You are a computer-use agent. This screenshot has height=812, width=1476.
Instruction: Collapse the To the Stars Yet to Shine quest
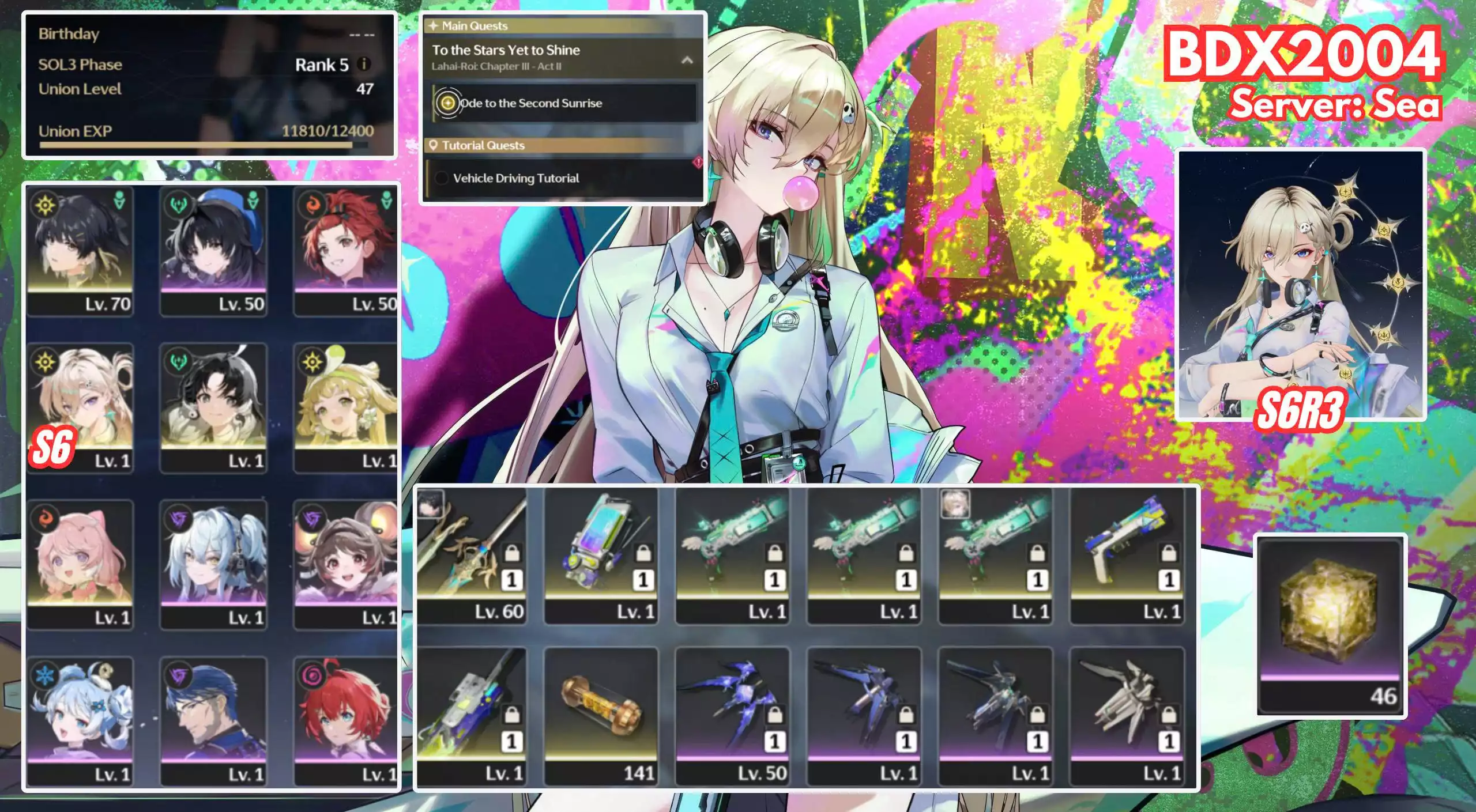pyautogui.click(x=687, y=60)
